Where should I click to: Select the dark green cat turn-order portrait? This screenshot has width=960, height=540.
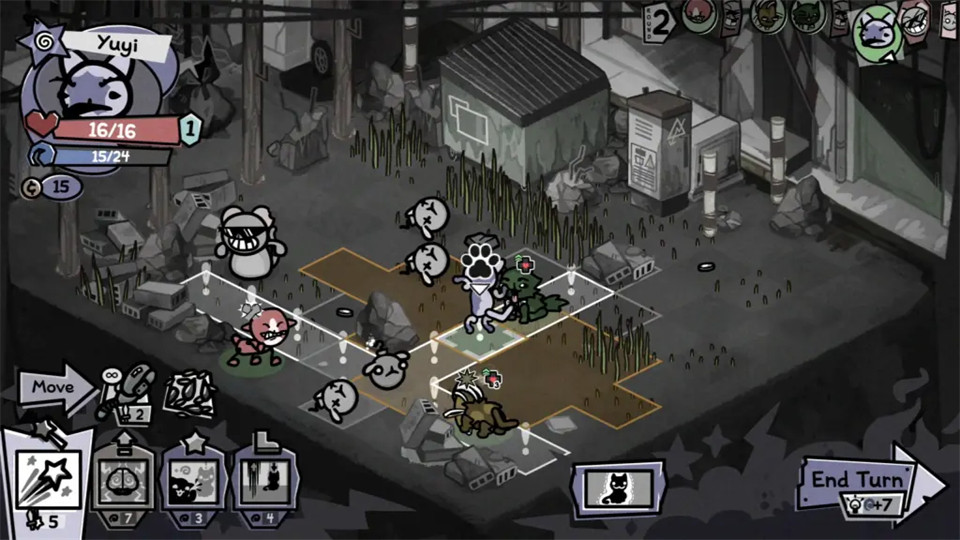[808, 15]
